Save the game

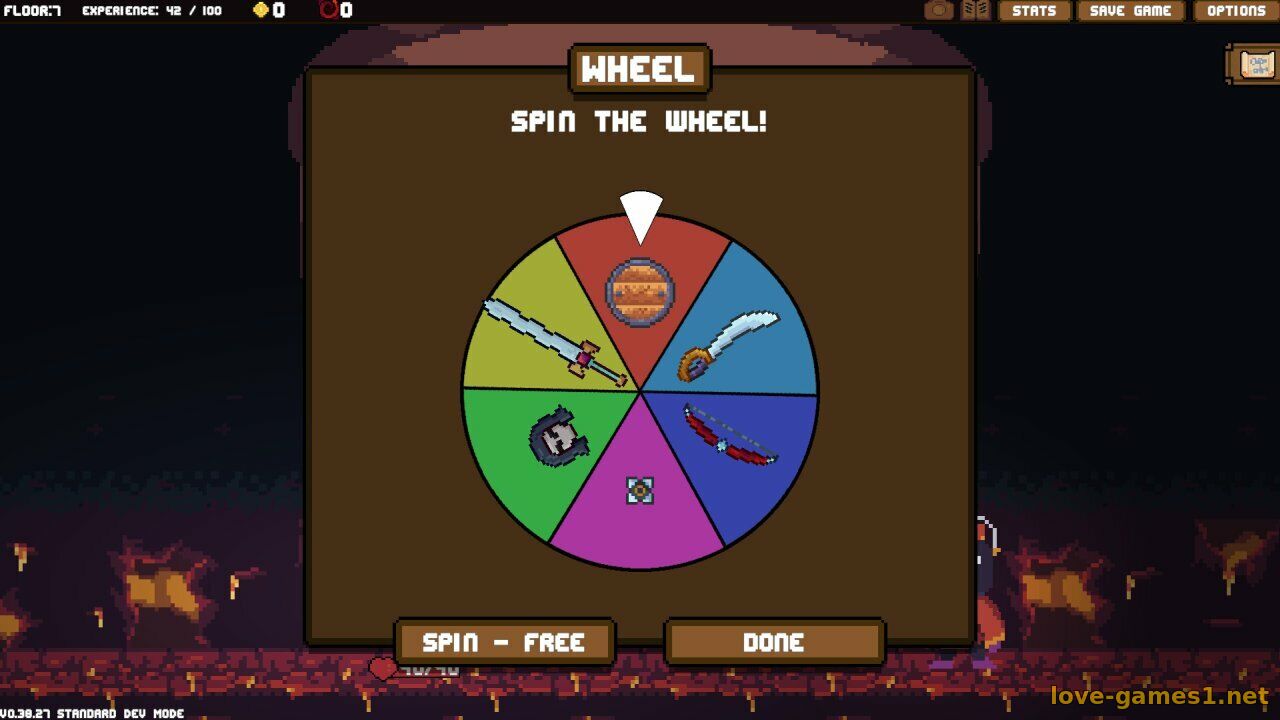(x=1130, y=11)
